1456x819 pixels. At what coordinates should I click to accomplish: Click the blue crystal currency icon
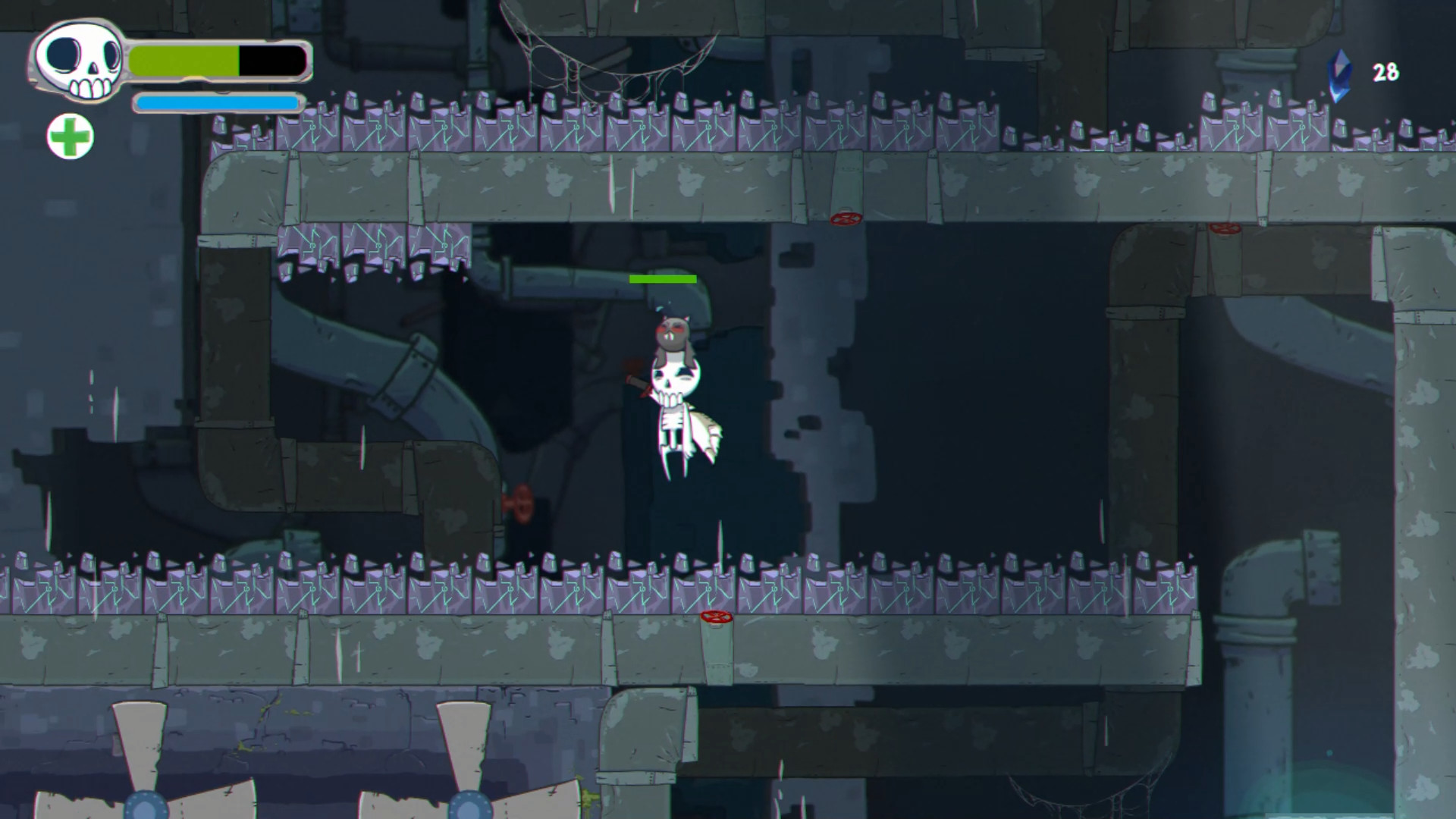(x=1341, y=72)
